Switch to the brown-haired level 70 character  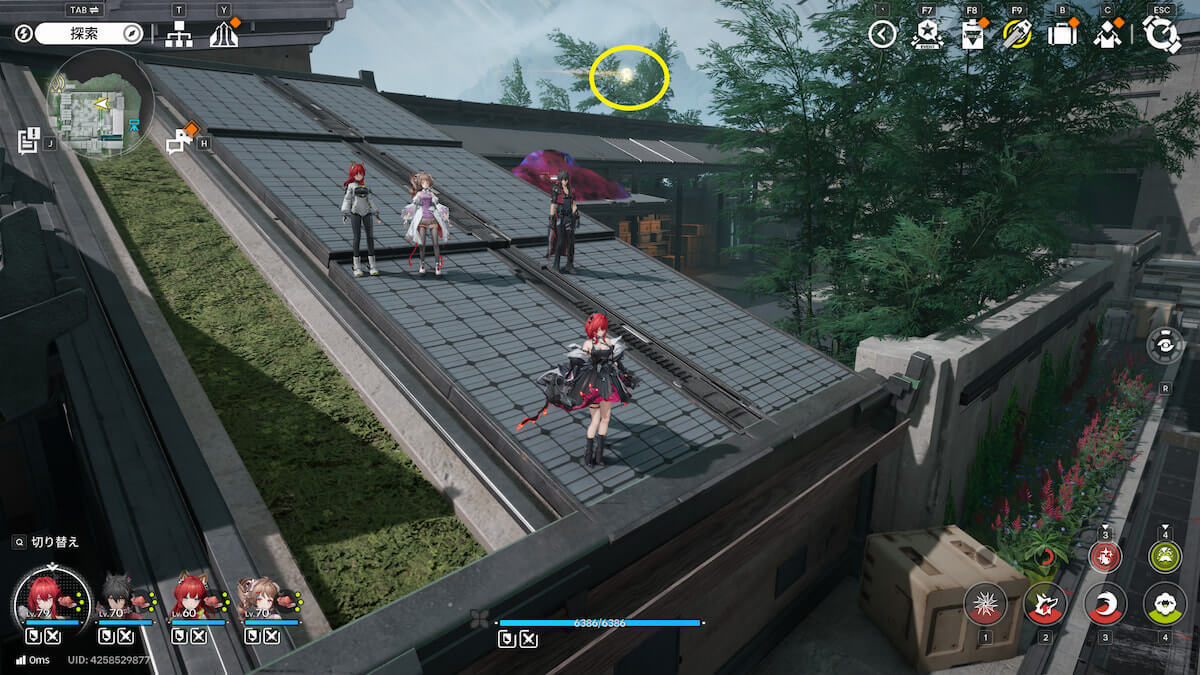[x=262, y=597]
